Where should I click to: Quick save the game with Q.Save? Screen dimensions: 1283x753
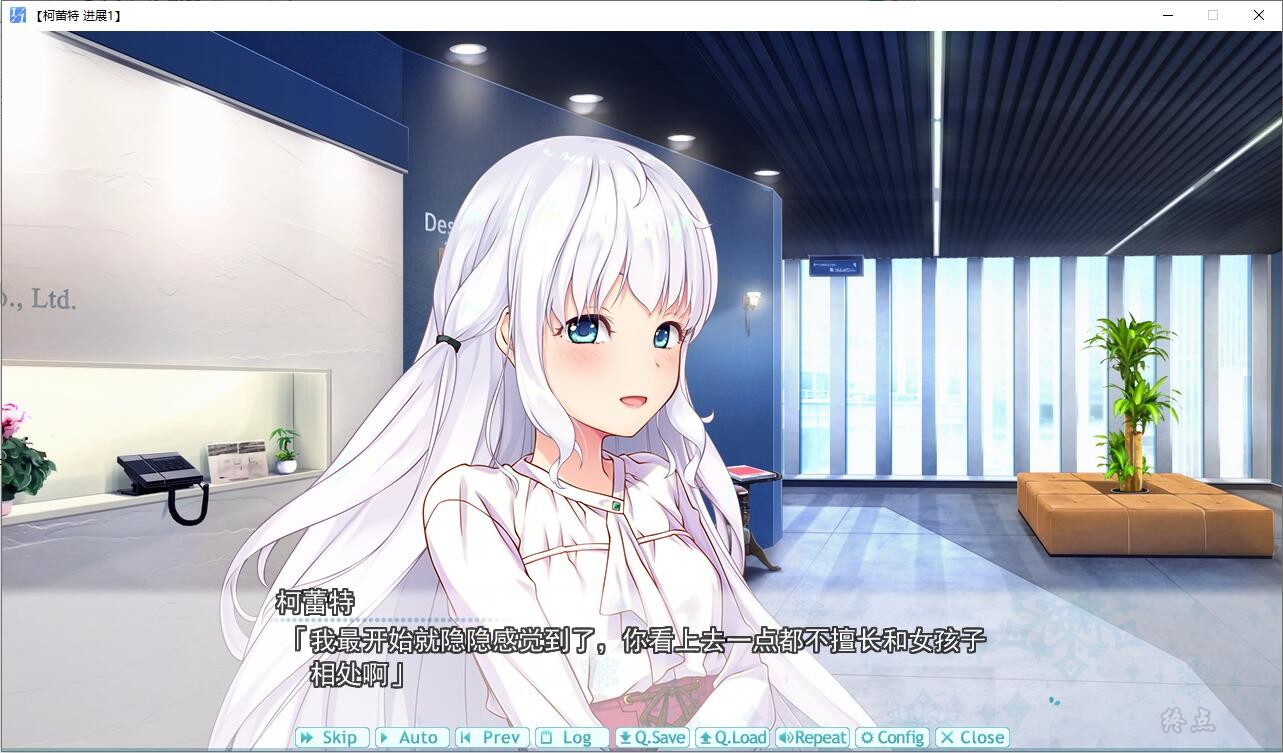click(652, 737)
